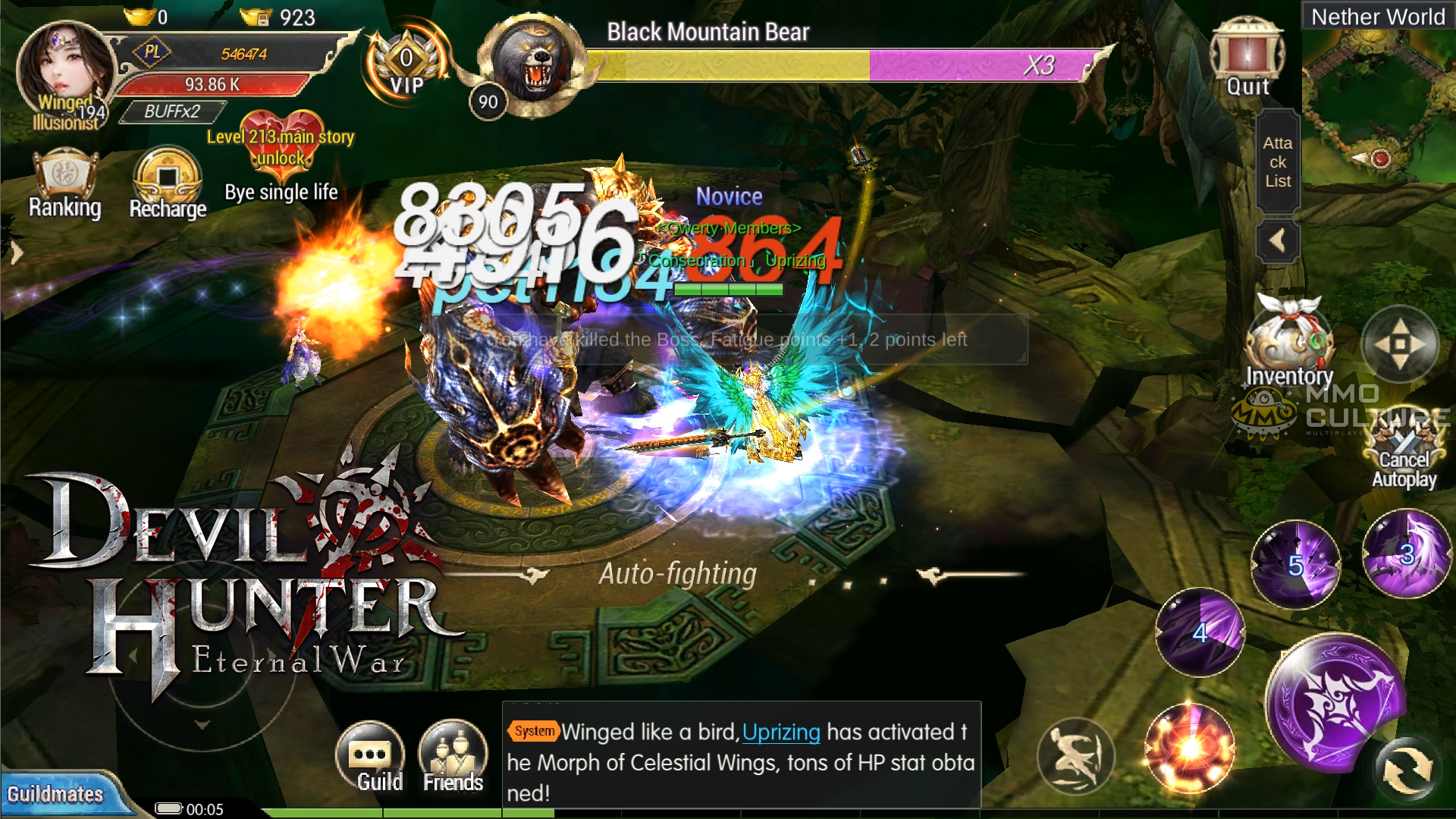Tap the swap targets arrows button
Image resolution: width=1456 pixels, height=819 pixels.
coord(1407,770)
